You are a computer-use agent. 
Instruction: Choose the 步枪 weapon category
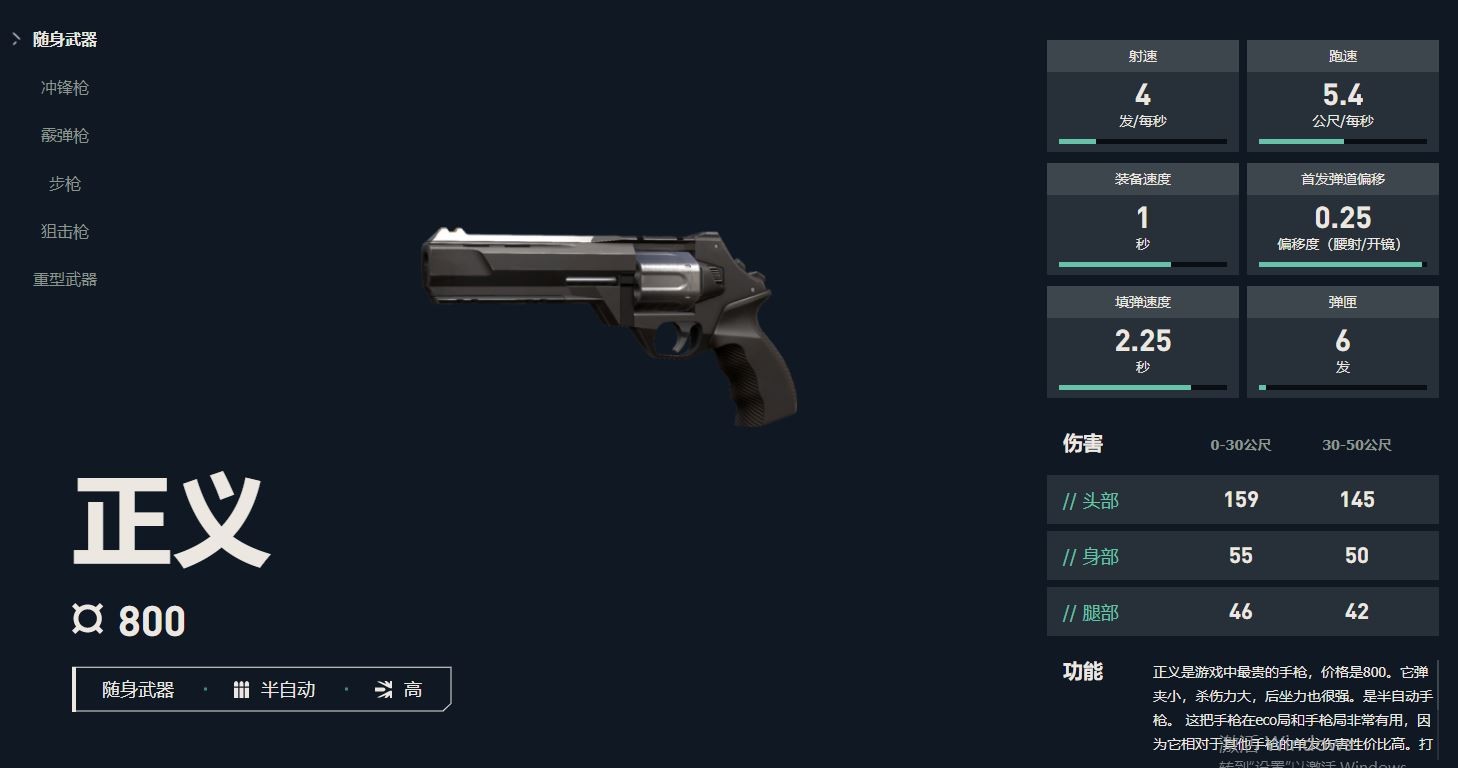tap(65, 184)
